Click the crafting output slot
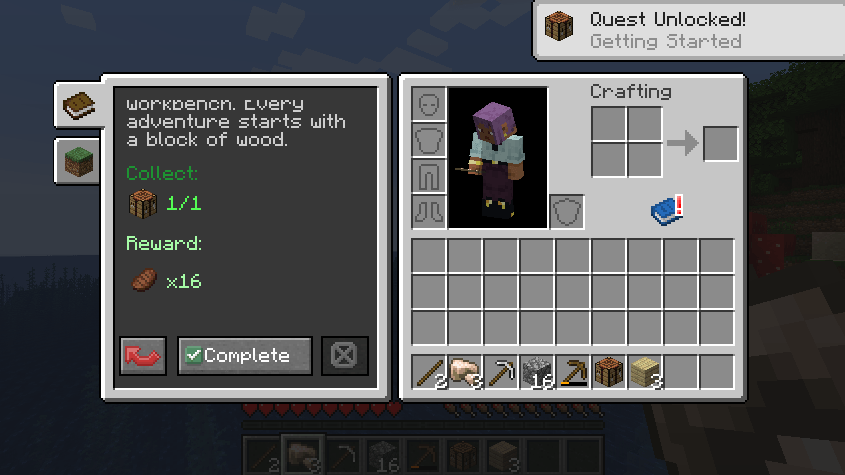 [720, 143]
